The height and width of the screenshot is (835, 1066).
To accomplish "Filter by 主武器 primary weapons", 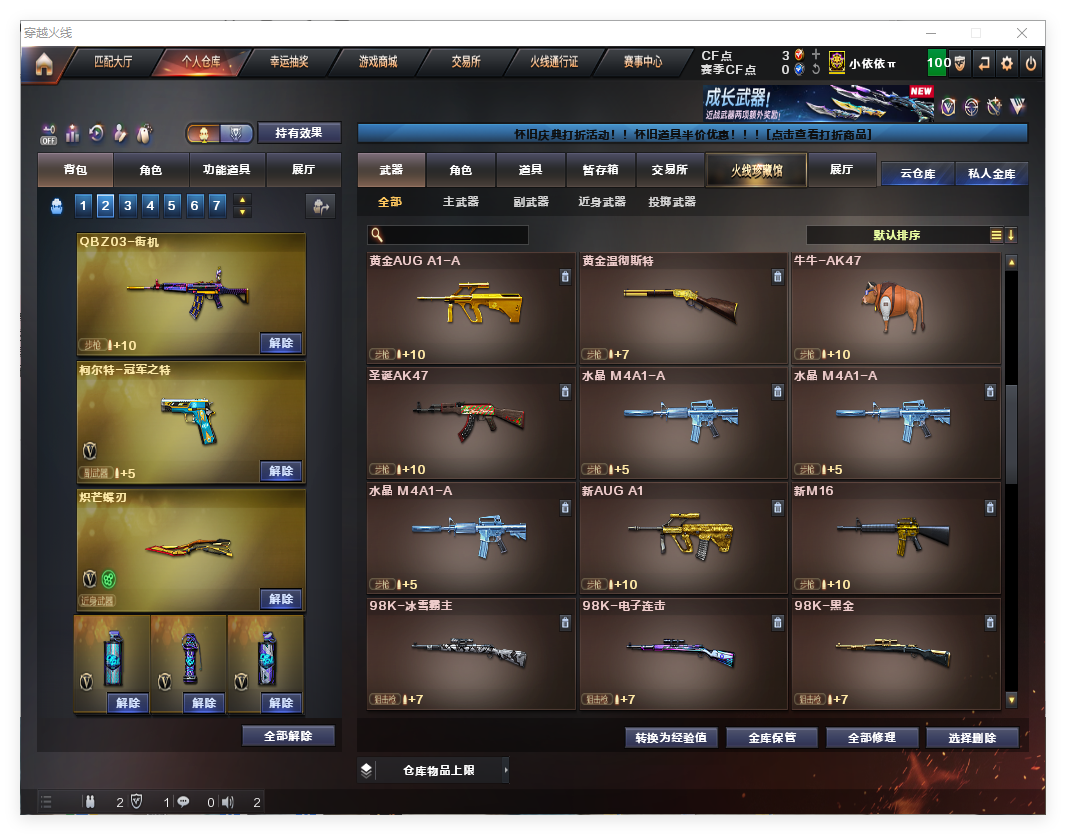I will pyautogui.click(x=461, y=202).
